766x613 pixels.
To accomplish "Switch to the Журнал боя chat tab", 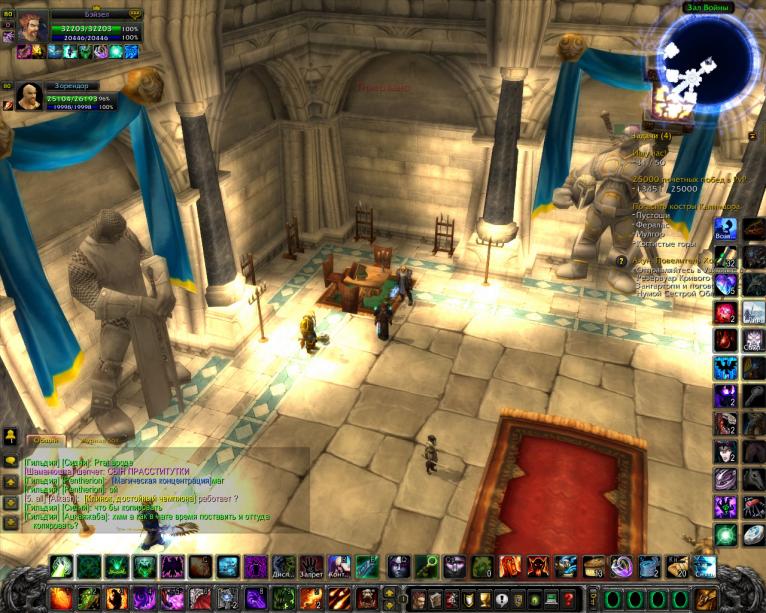I will [100, 439].
